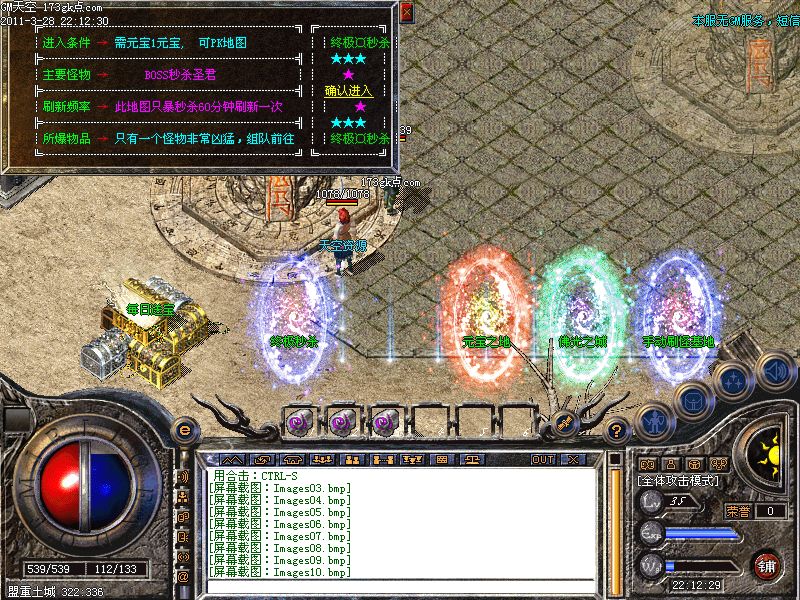Click the round 'e' button
Screen dimensions: 800x600
pyautogui.click(x=184, y=429)
